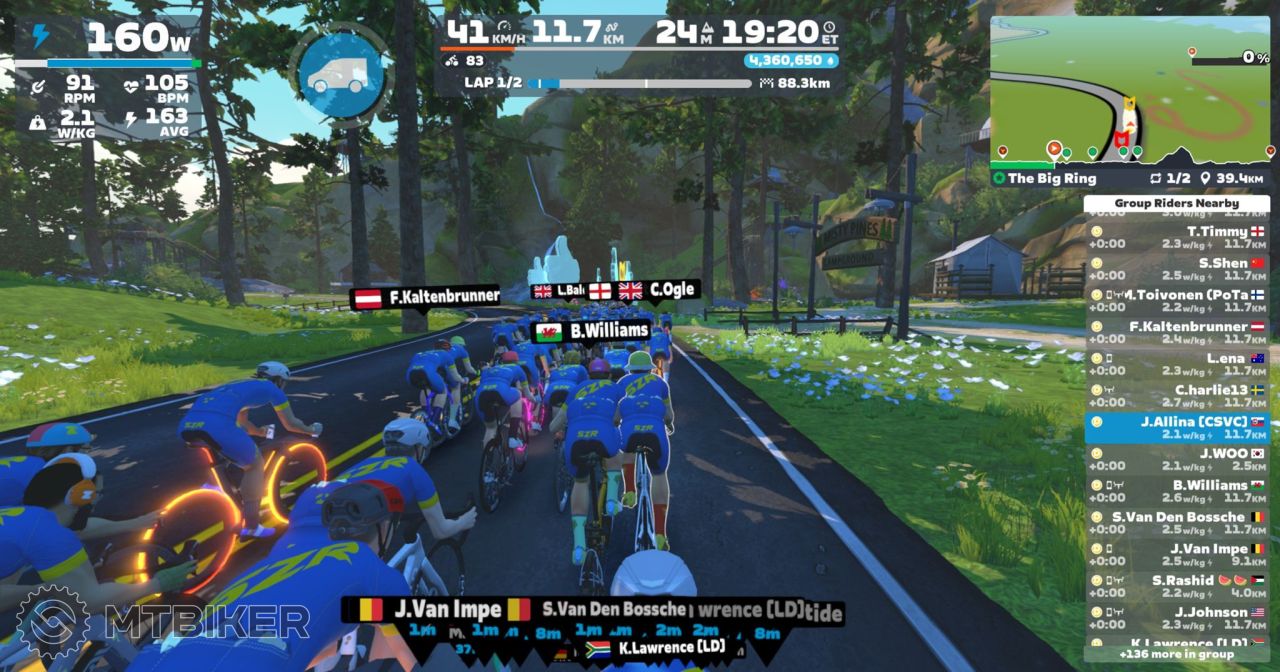Select T.Timmy in the nearby riders list
Image resolution: width=1280 pixels, height=672 pixels.
pyautogui.click(x=1177, y=237)
